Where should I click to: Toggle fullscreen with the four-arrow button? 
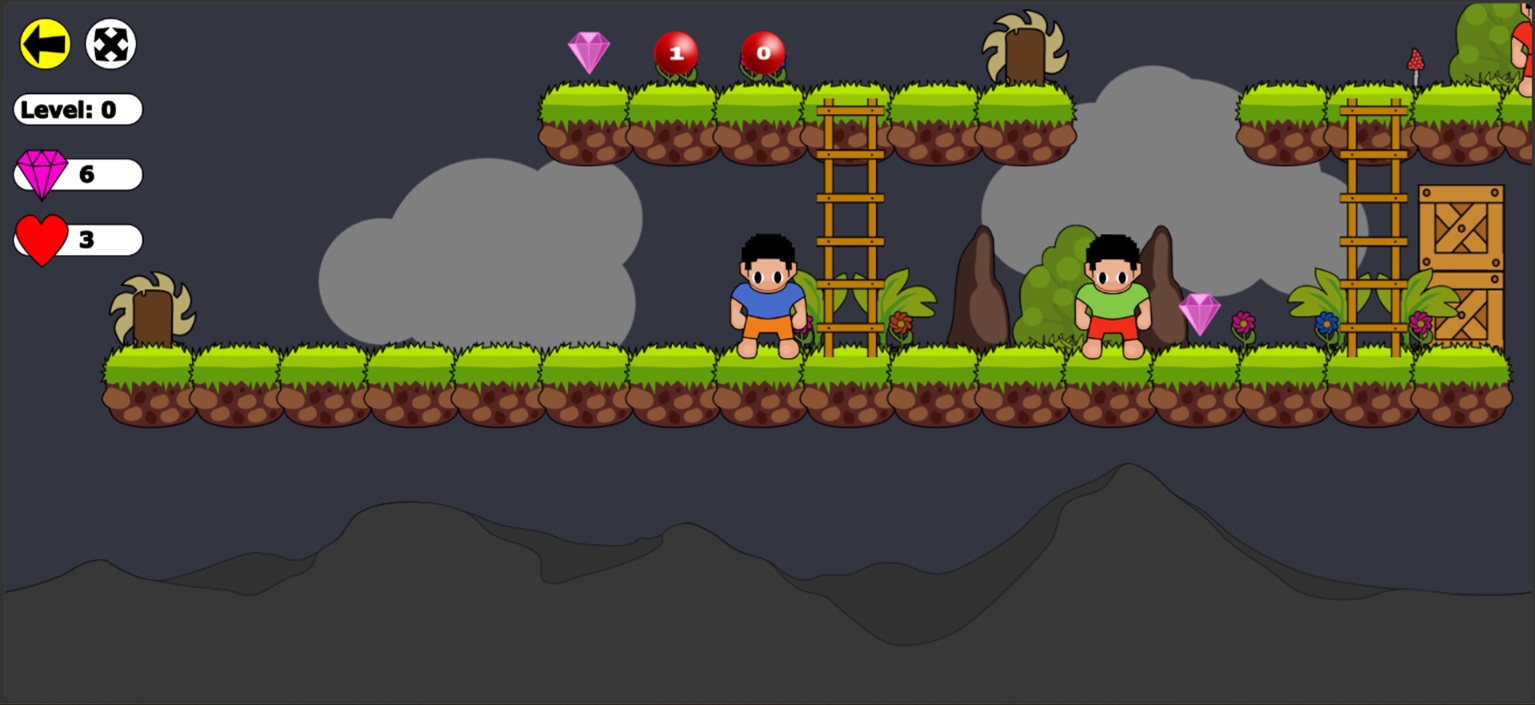[x=110, y=45]
